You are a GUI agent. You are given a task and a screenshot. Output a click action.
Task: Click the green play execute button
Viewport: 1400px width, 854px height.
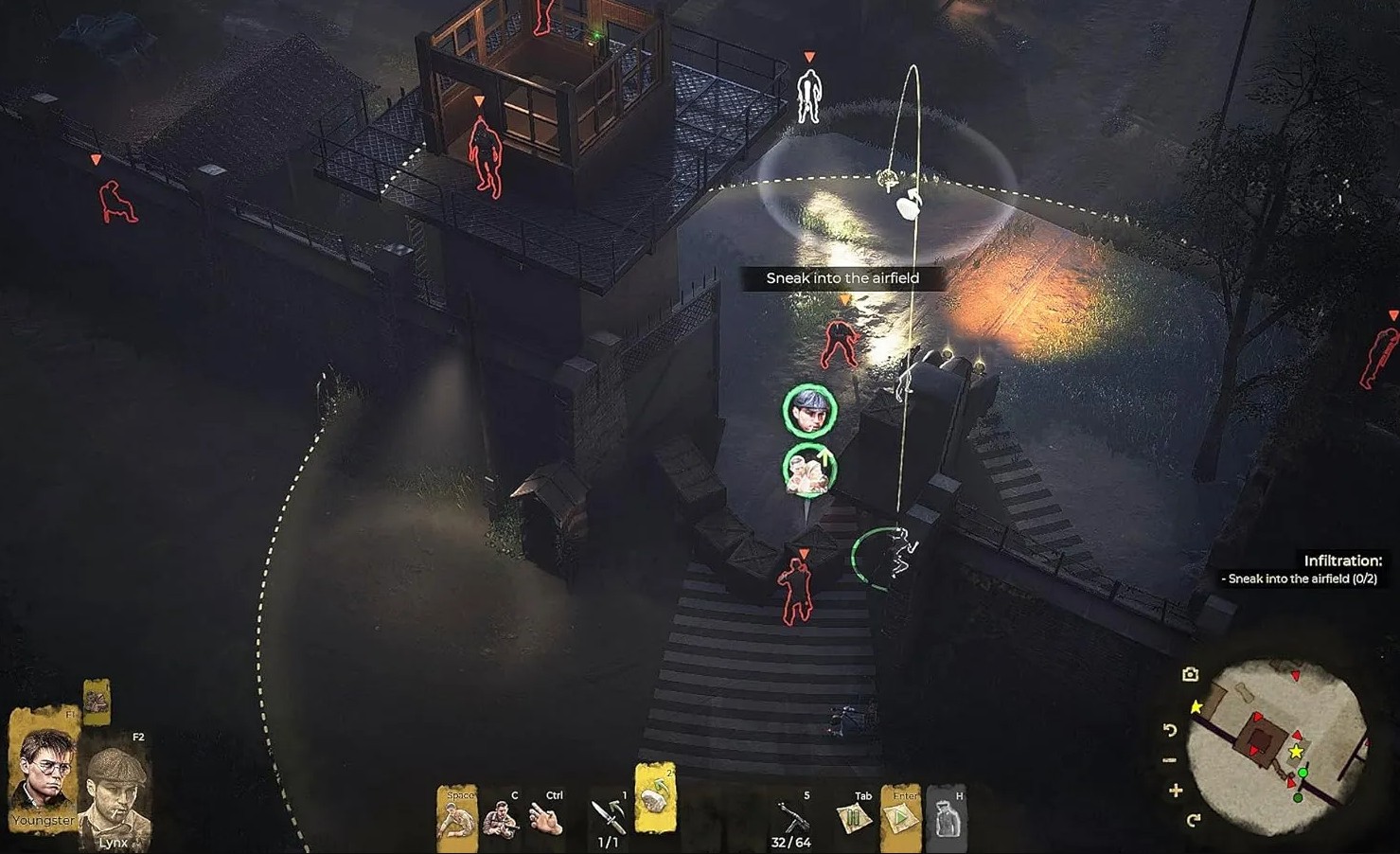pos(900,816)
